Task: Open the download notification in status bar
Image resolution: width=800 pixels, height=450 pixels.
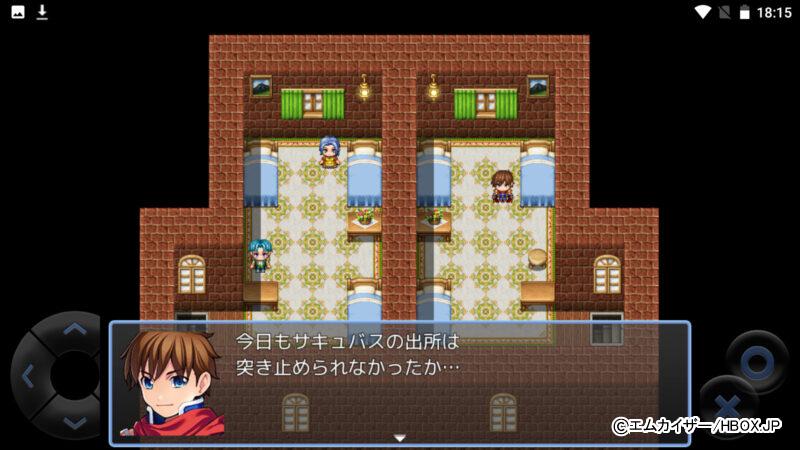Action: pos(42,12)
